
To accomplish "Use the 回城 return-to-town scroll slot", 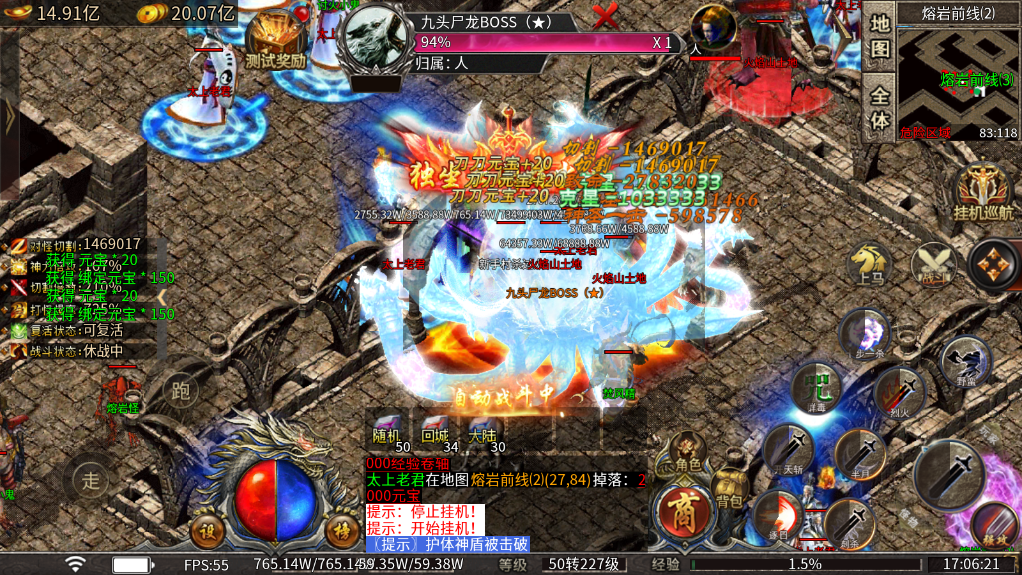I will [434, 431].
